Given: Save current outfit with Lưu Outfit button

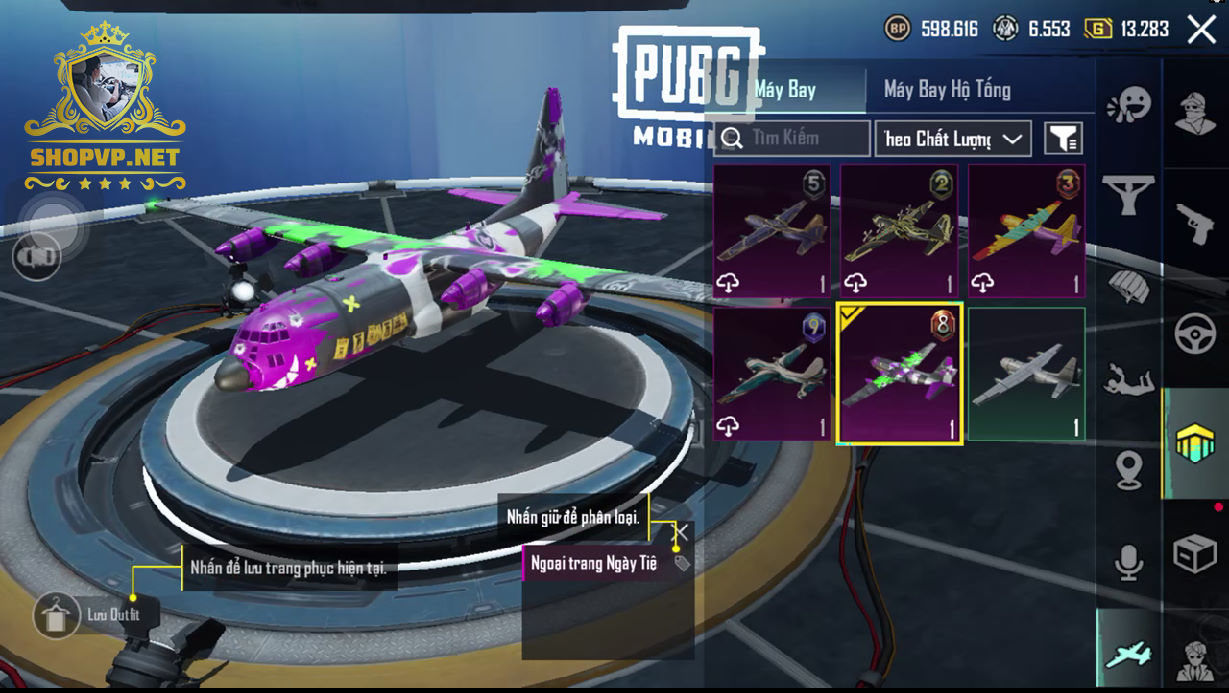Looking at the screenshot, I should 57,615.
